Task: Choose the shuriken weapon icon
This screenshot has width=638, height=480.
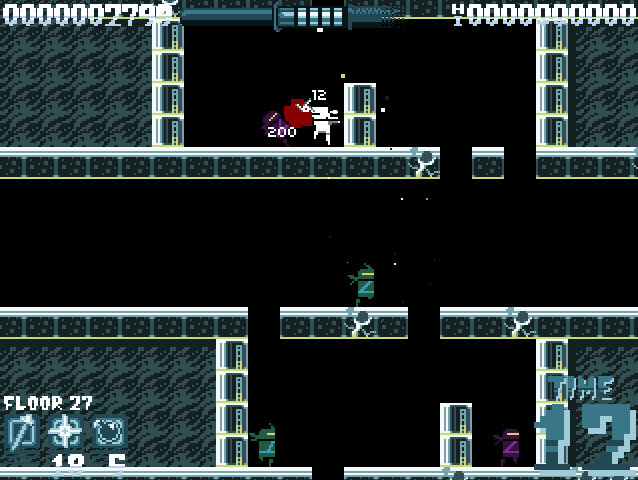Action: [x=66, y=432]
